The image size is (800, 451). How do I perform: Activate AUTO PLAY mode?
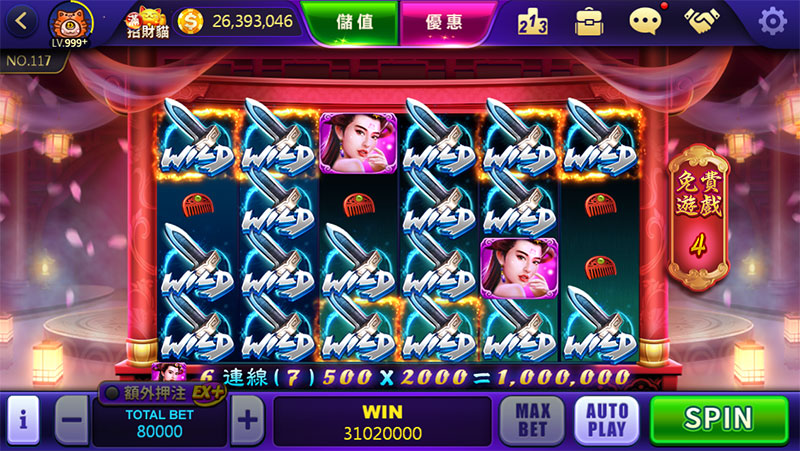(x=606, y=420)
